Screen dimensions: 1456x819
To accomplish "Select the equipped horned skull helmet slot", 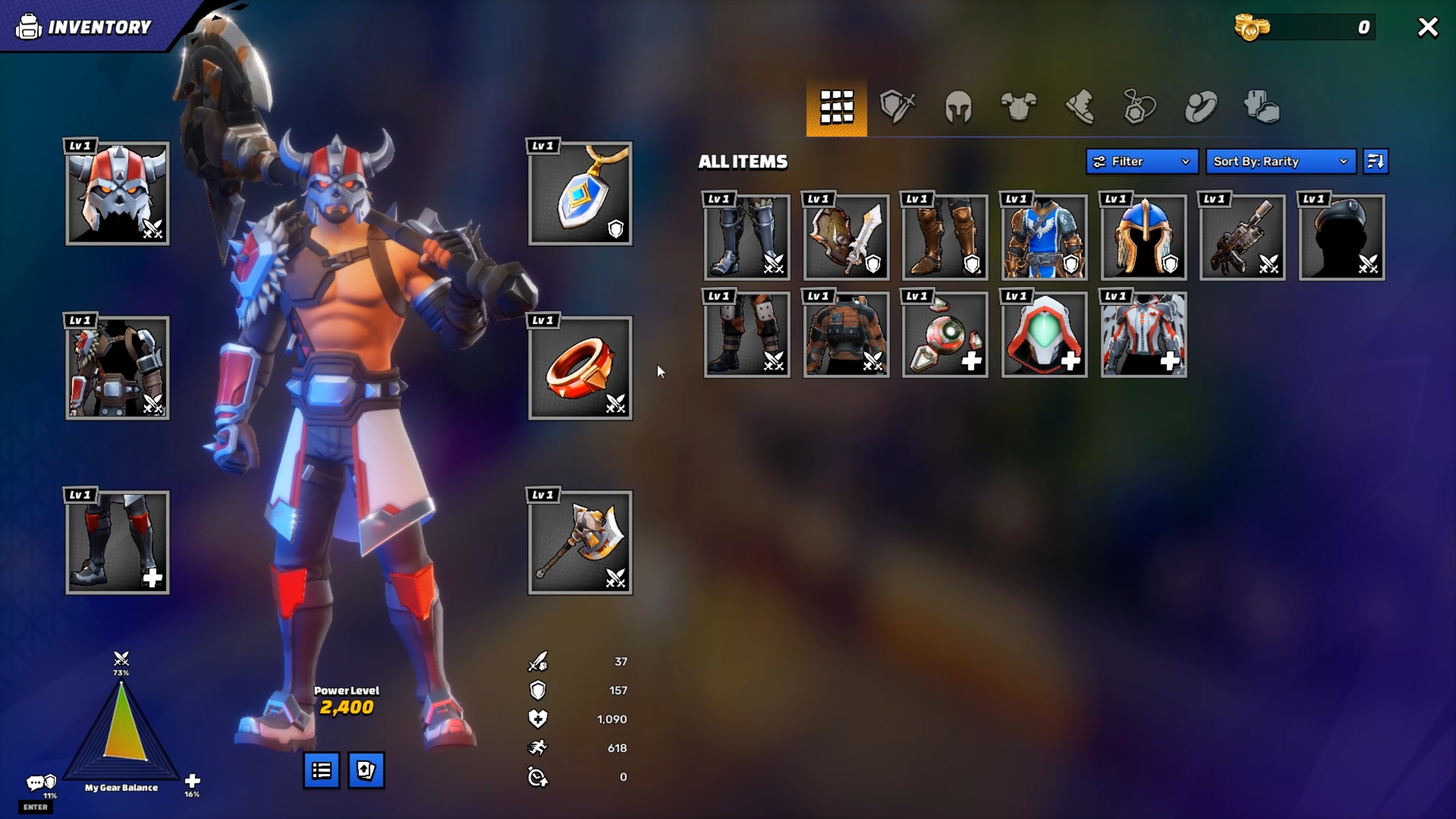I will click(117, 194).
